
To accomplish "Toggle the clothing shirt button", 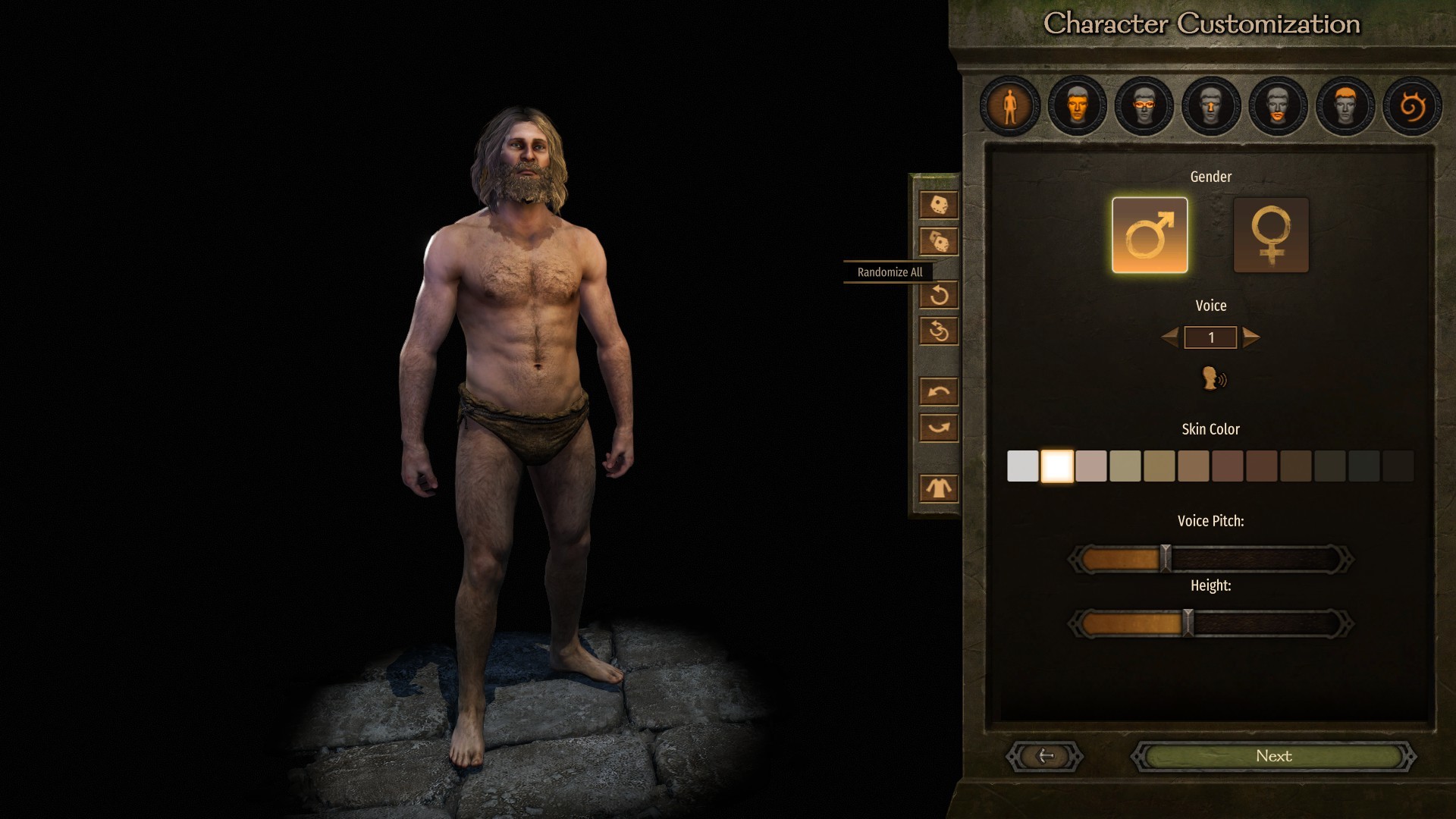I will (939, 488).
